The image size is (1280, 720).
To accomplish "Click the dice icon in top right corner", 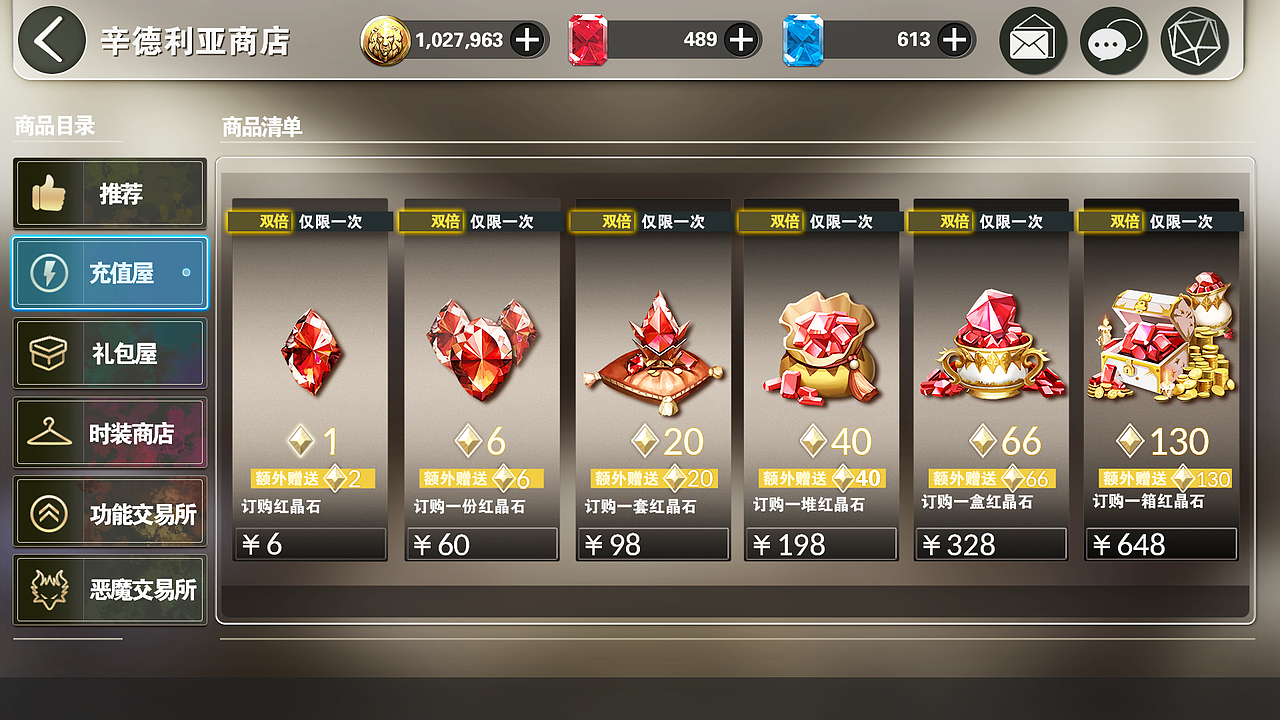I will point(1193,40).
